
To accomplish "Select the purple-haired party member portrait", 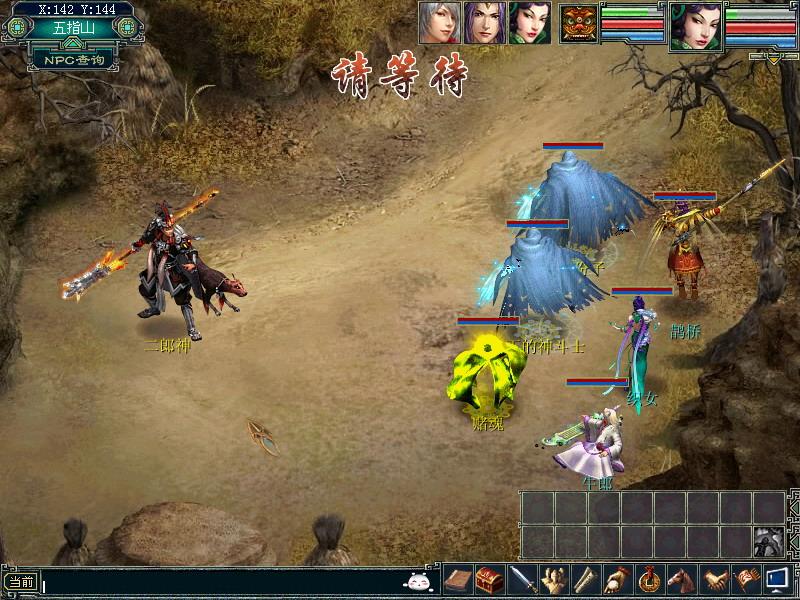I will 484,22.
